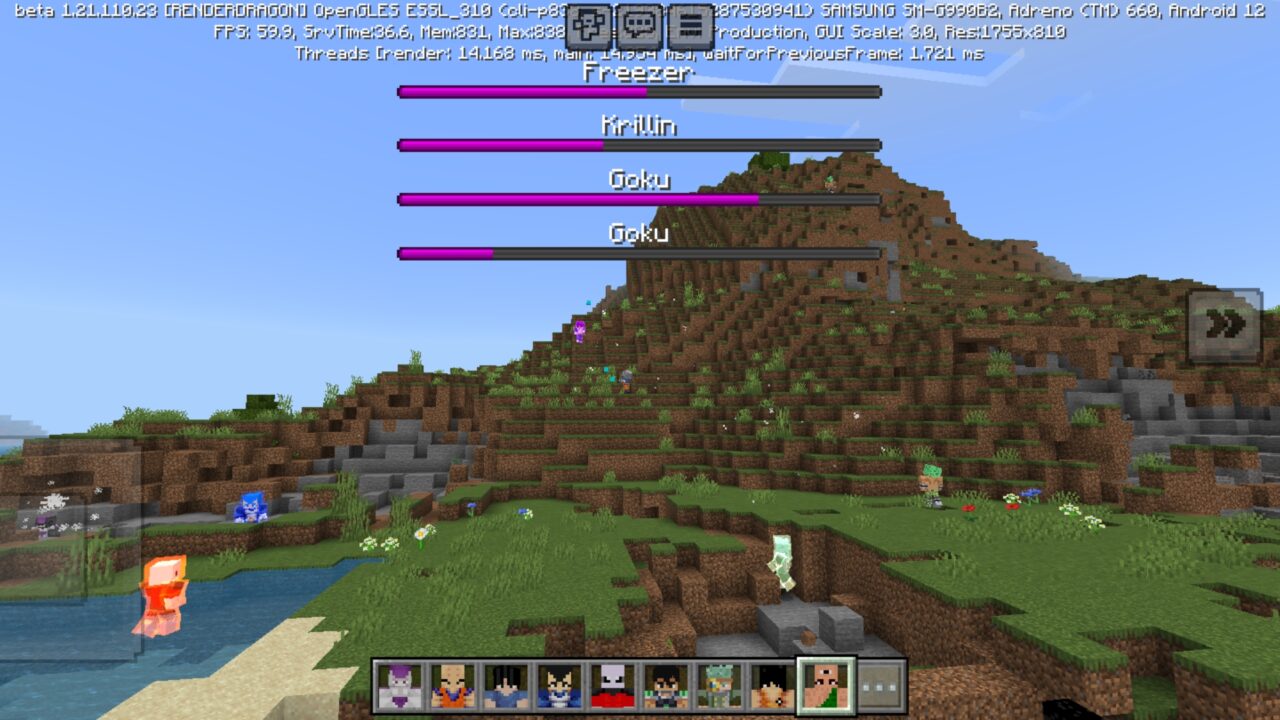
Task: Select Jiren's white-faced head in the hotbar
Action: (612, 682)
